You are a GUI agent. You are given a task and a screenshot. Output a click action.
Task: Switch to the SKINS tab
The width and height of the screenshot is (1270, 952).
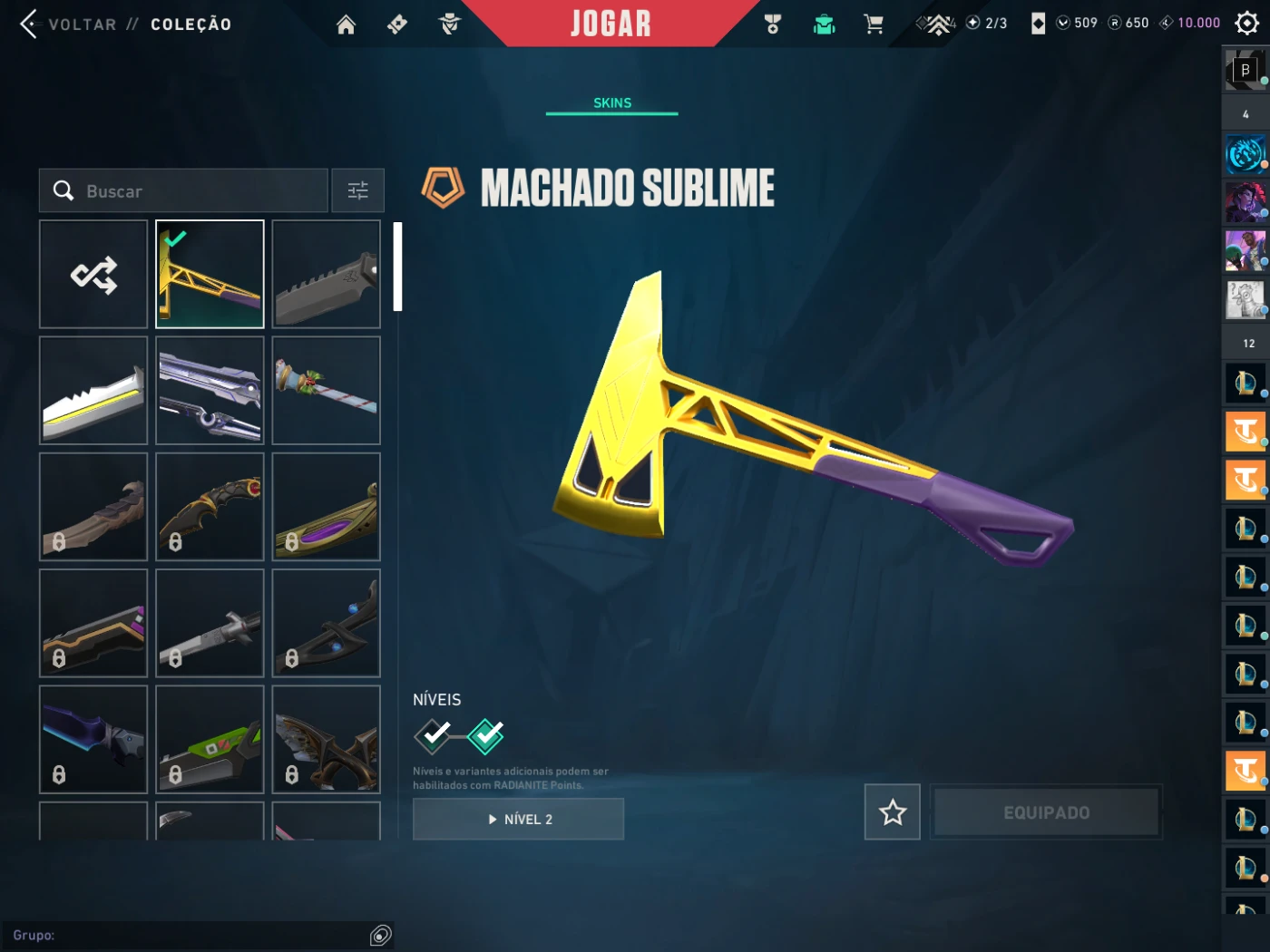(x=612, y=103)
